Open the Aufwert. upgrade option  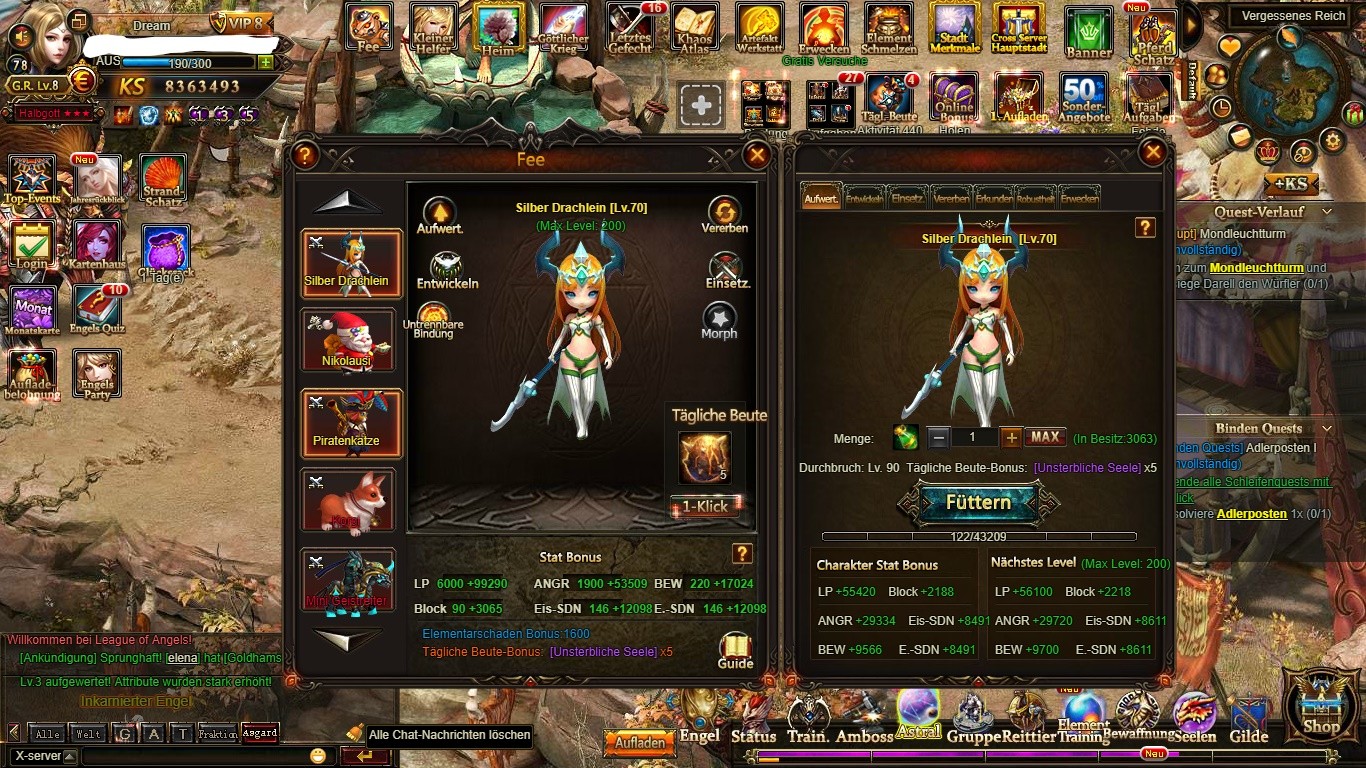439,215
